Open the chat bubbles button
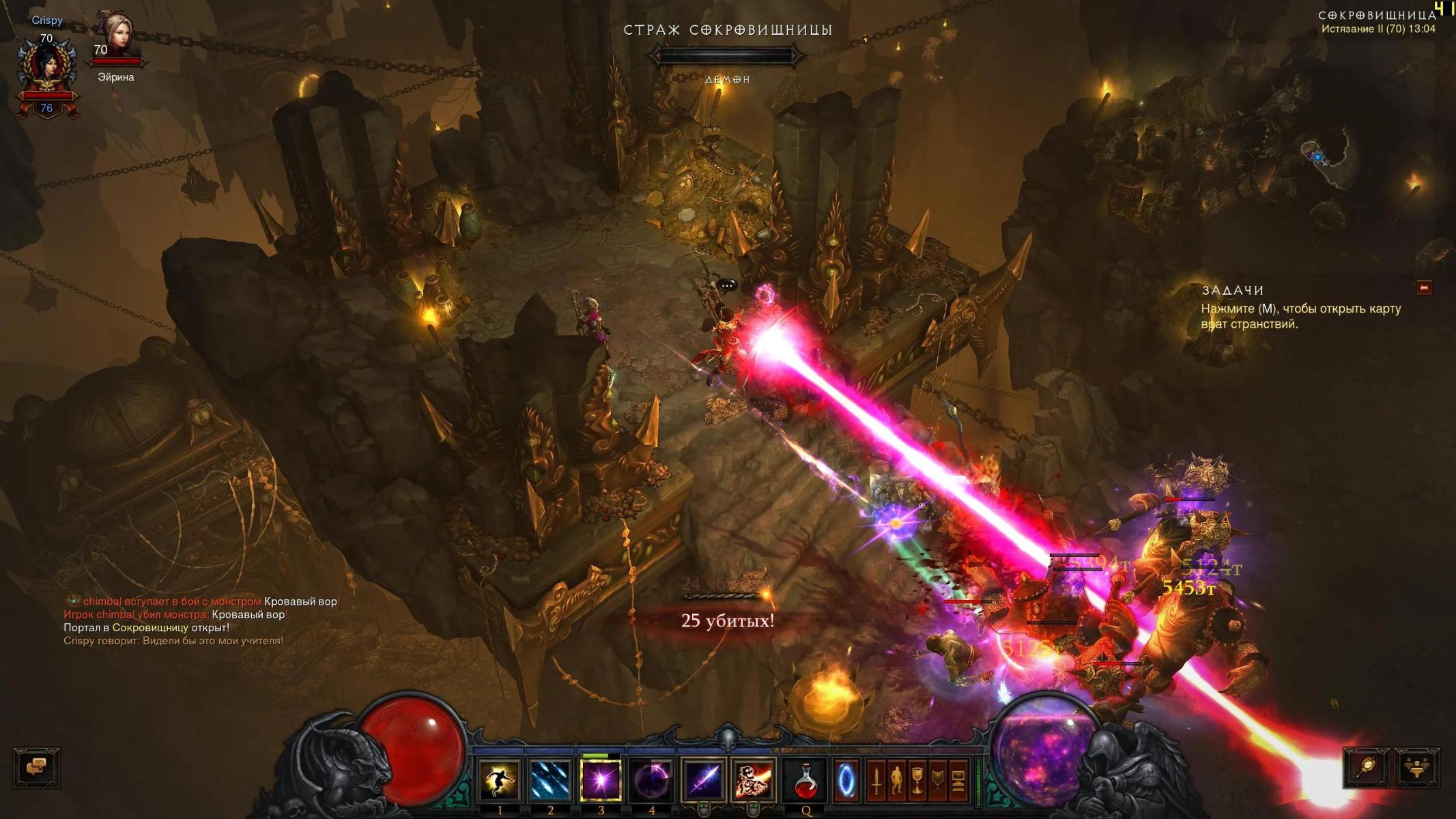The image size is (1456, 819). 36,767
